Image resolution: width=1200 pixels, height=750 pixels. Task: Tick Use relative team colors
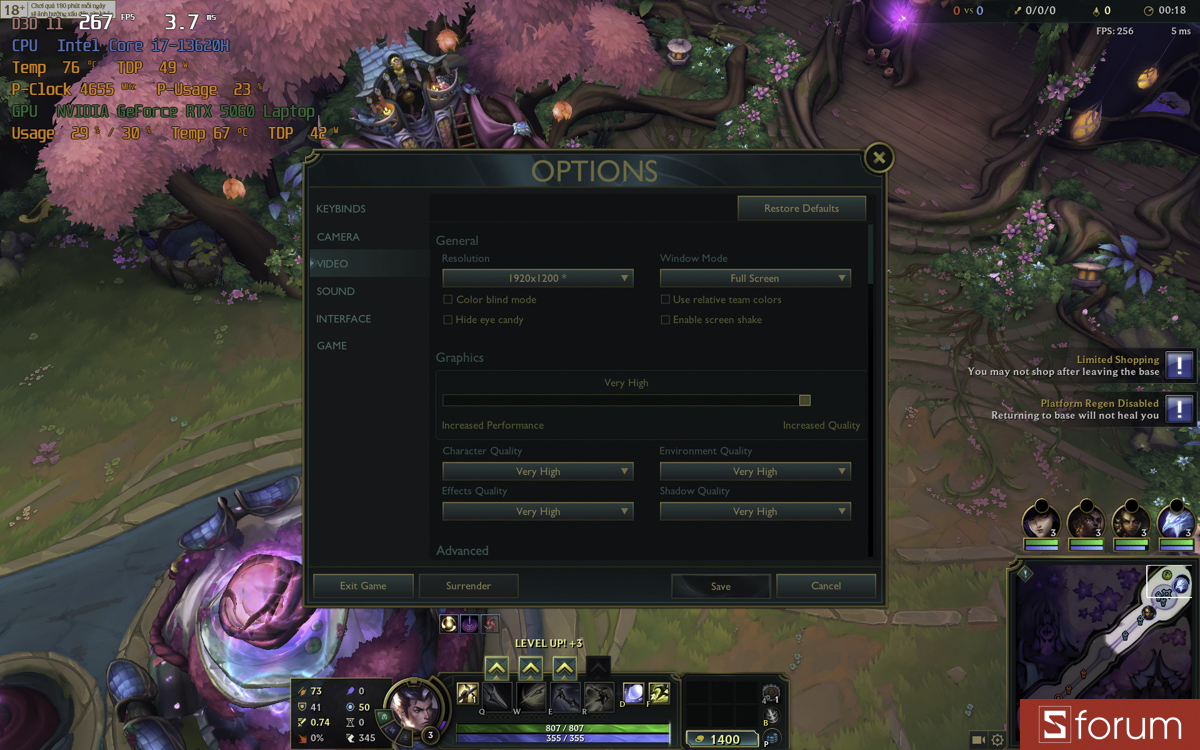665,300
